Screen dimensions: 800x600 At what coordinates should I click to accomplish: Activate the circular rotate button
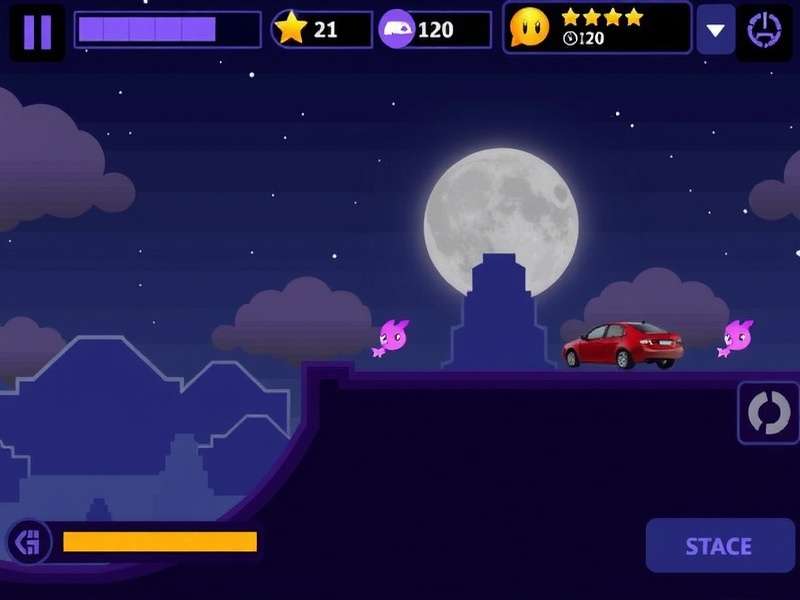tap(768, 412)
